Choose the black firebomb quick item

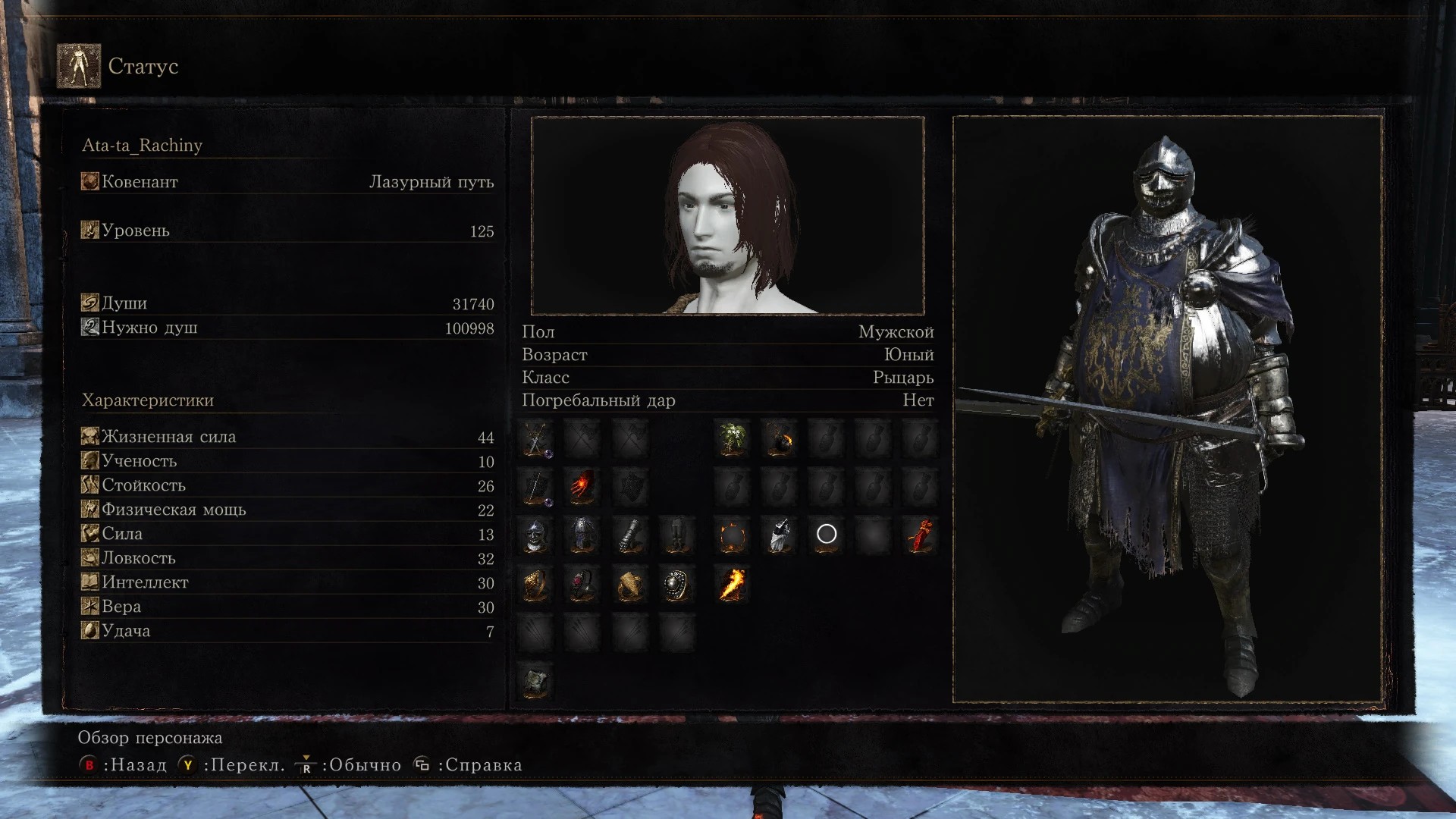tap(780, 439)
